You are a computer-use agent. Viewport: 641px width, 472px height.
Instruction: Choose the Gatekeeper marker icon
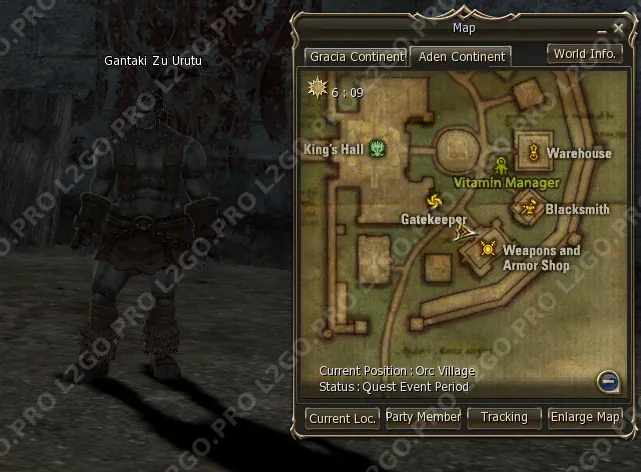[432, 201]
